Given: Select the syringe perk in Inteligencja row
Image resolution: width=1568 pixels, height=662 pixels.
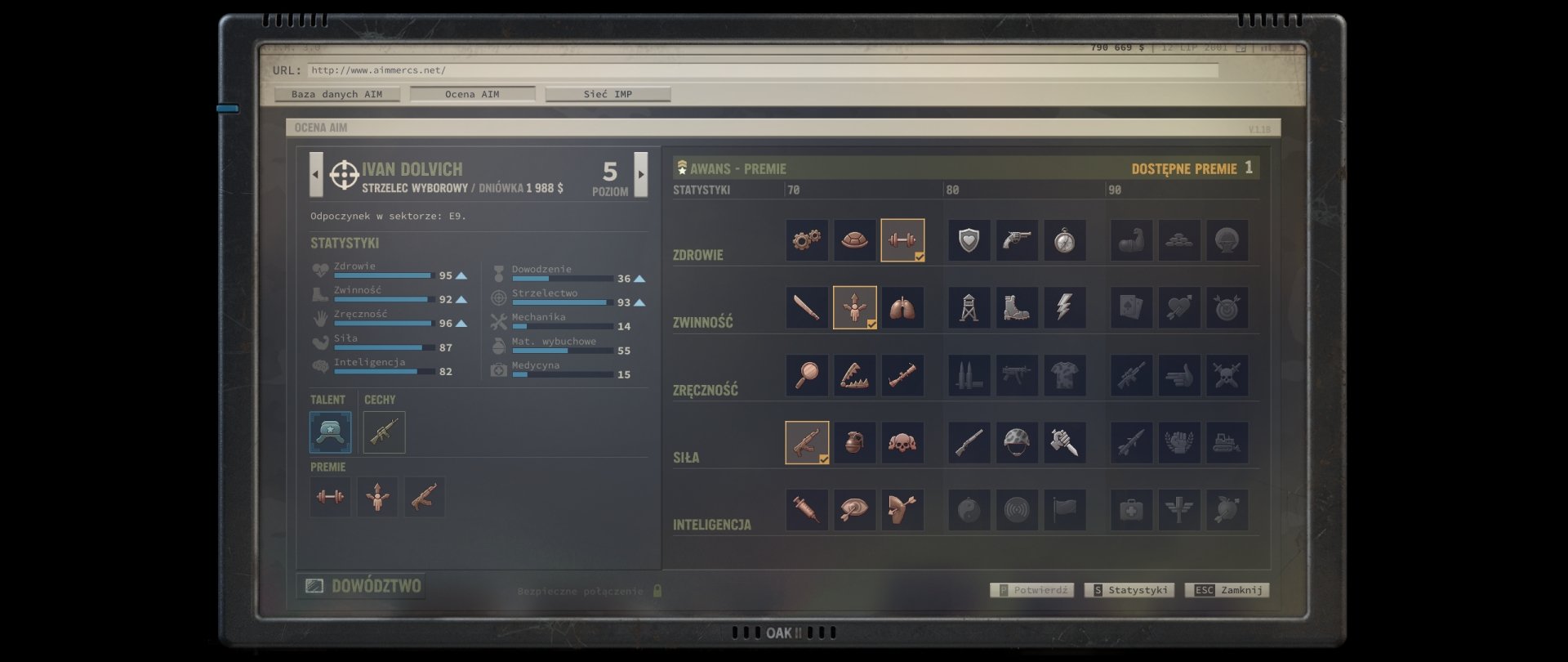Looking at the screenshot, I should coord(807,509).
